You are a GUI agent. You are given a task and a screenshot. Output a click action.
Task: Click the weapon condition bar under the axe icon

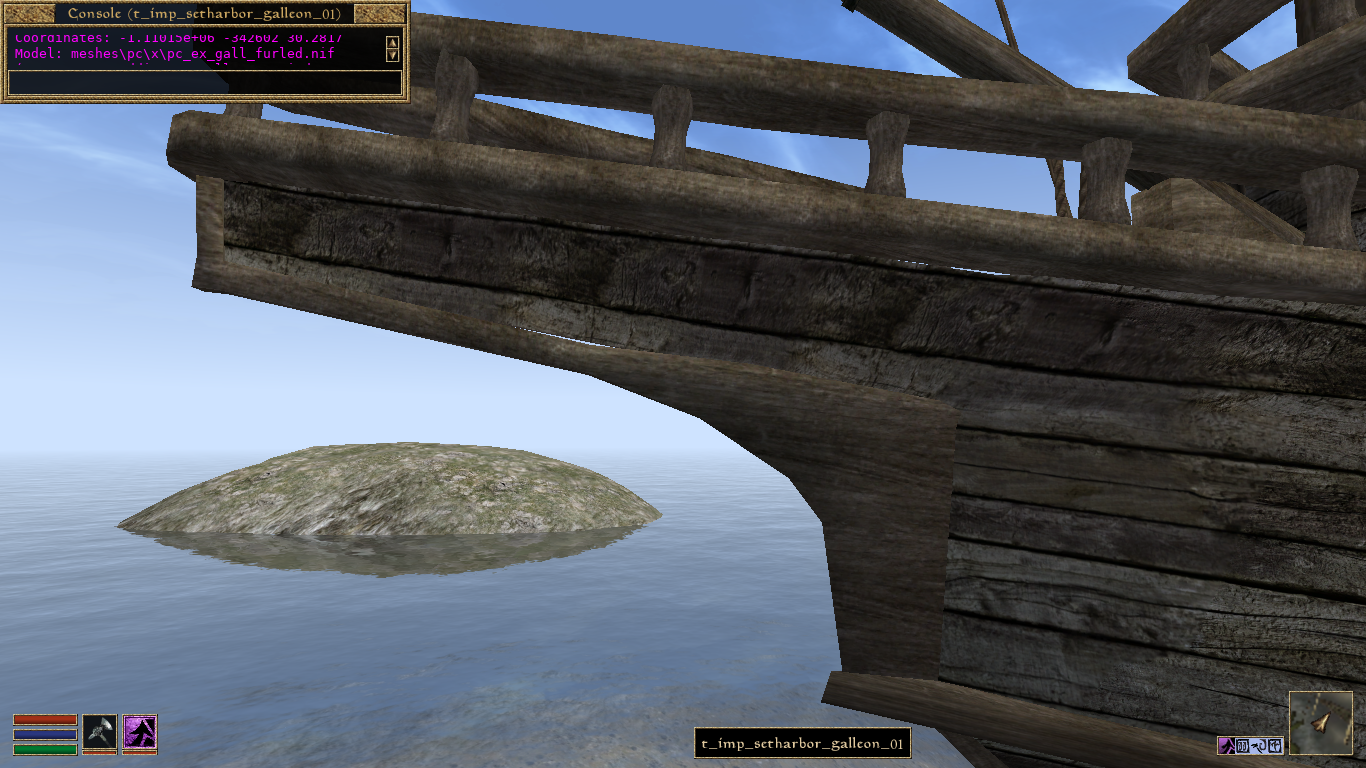coord(100,752)
